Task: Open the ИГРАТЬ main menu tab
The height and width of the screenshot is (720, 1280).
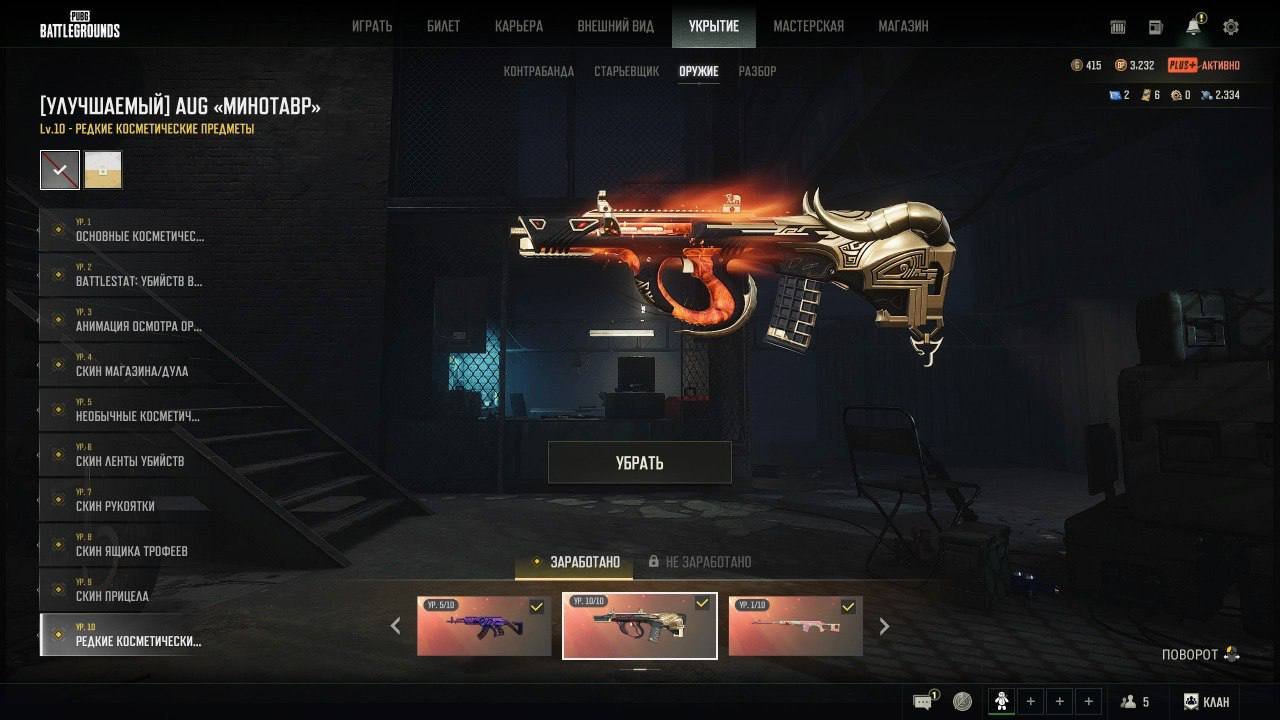Action: tap(372, 26)
